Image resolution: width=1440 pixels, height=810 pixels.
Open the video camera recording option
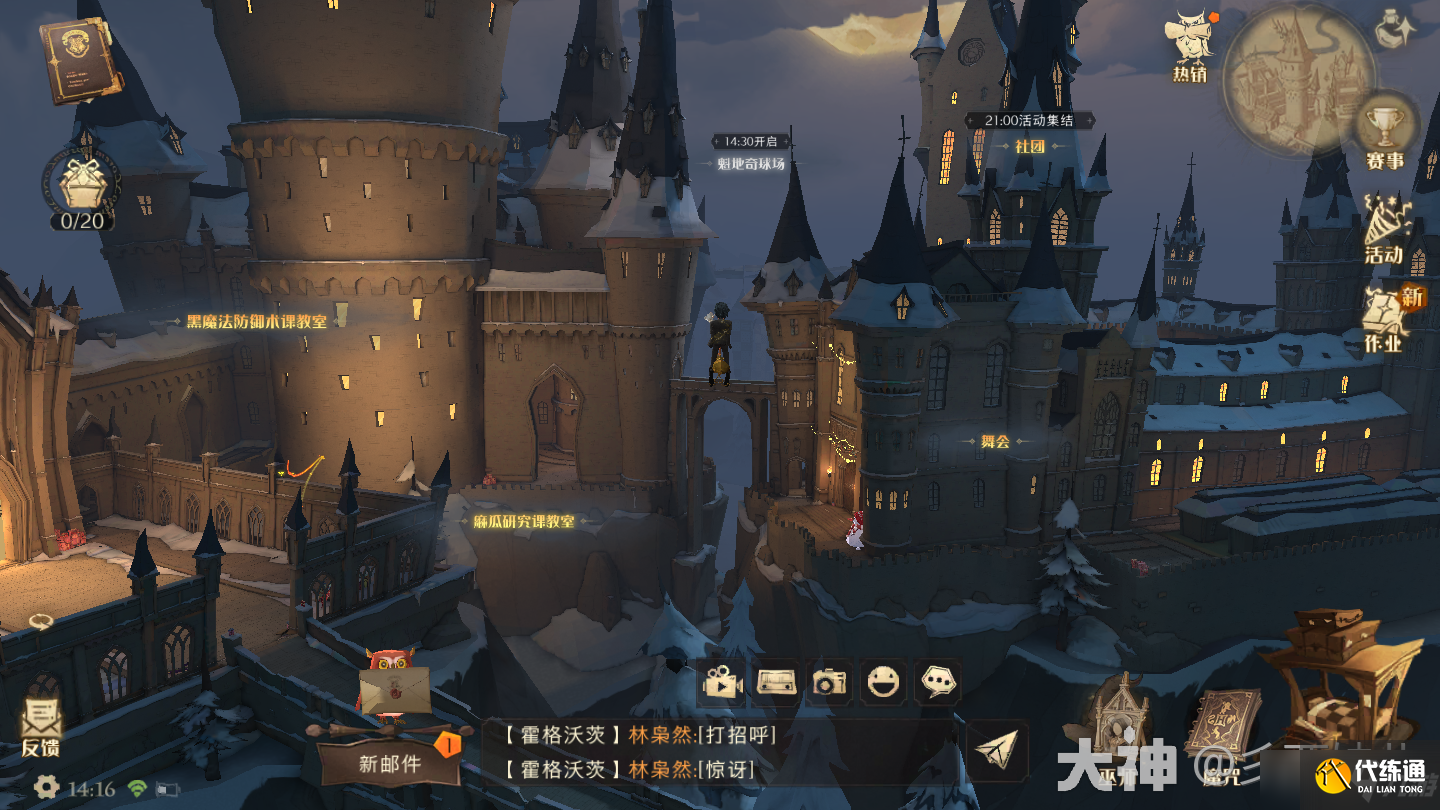pos(722,683)
